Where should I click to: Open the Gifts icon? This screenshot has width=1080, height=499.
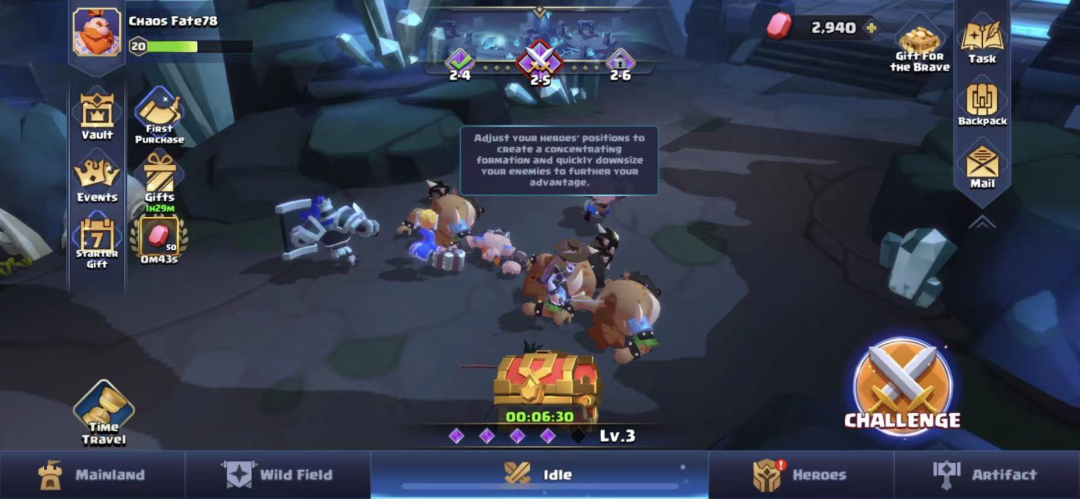pos(159,177)
